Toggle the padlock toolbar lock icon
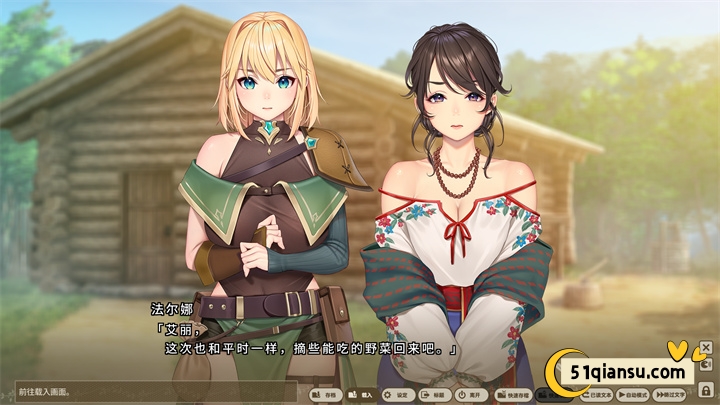 tap(706, 389)
